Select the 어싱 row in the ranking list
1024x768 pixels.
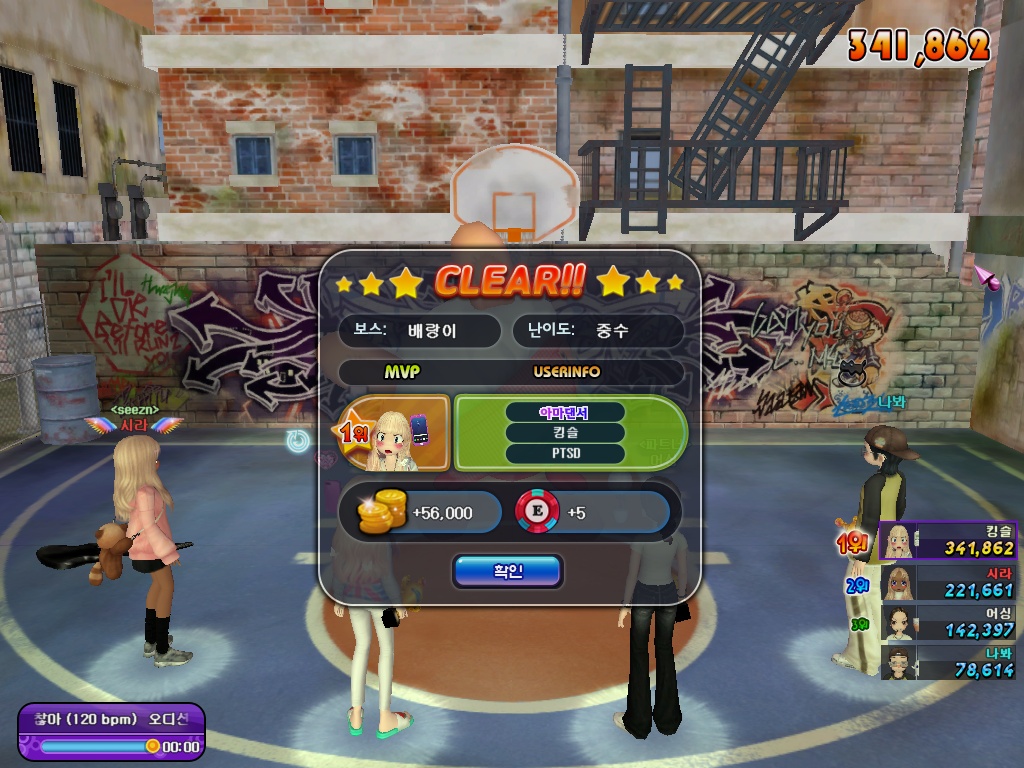click(947, 621)
